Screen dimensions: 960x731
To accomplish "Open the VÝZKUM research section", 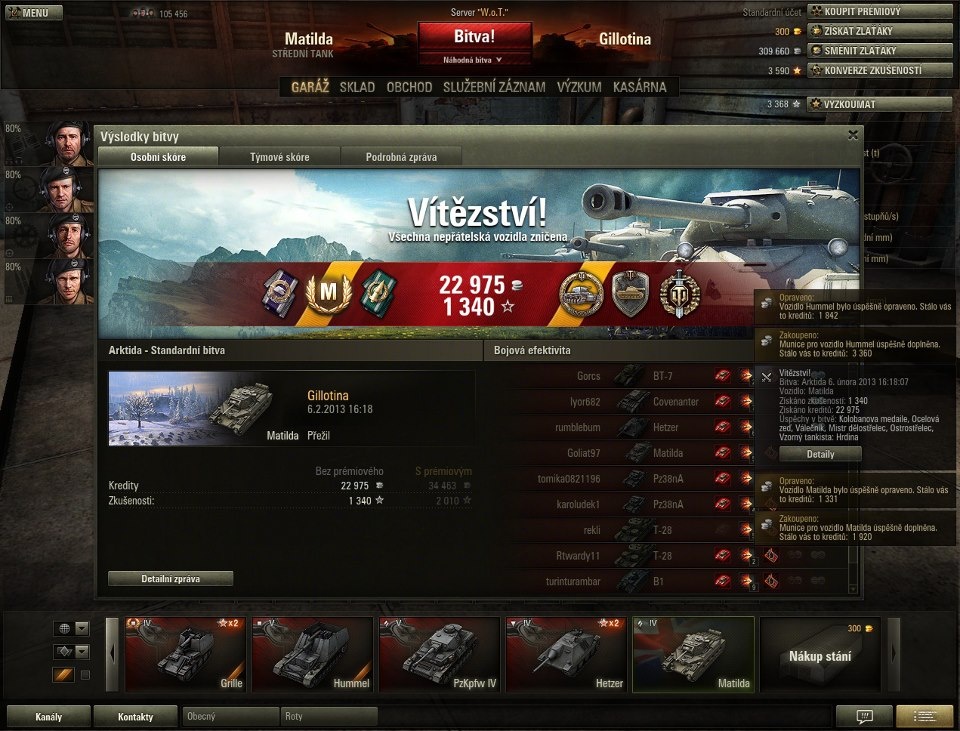I will coord(579,87).
